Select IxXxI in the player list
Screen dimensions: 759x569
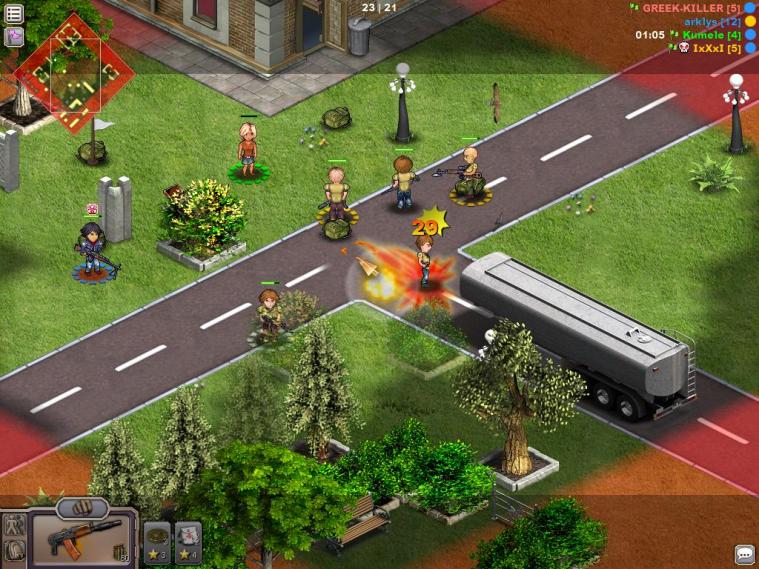point(715,48)
